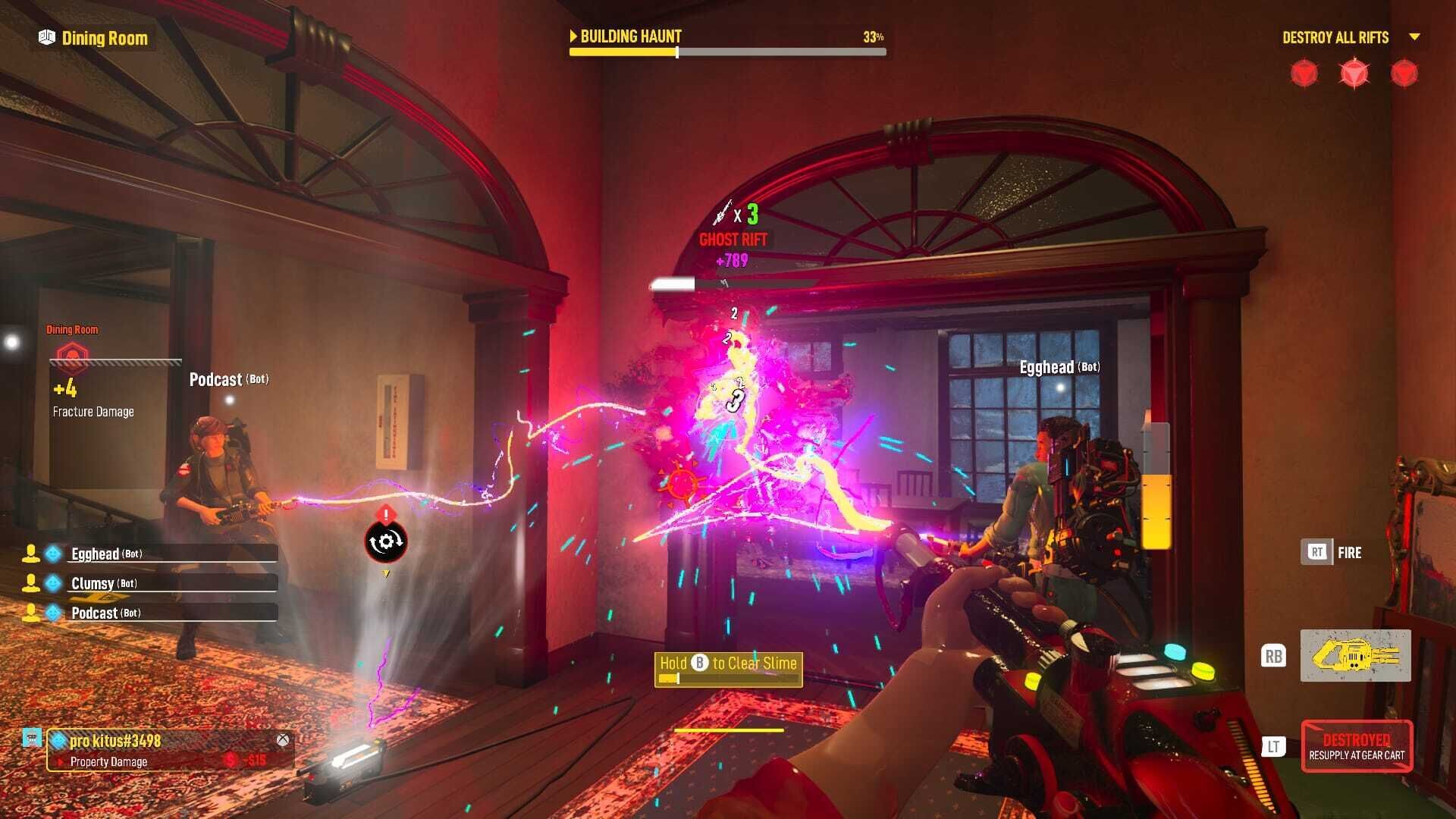Click the Dining Room location label
The width and height of the screenshot is (1456, 819).
(94, 38)
